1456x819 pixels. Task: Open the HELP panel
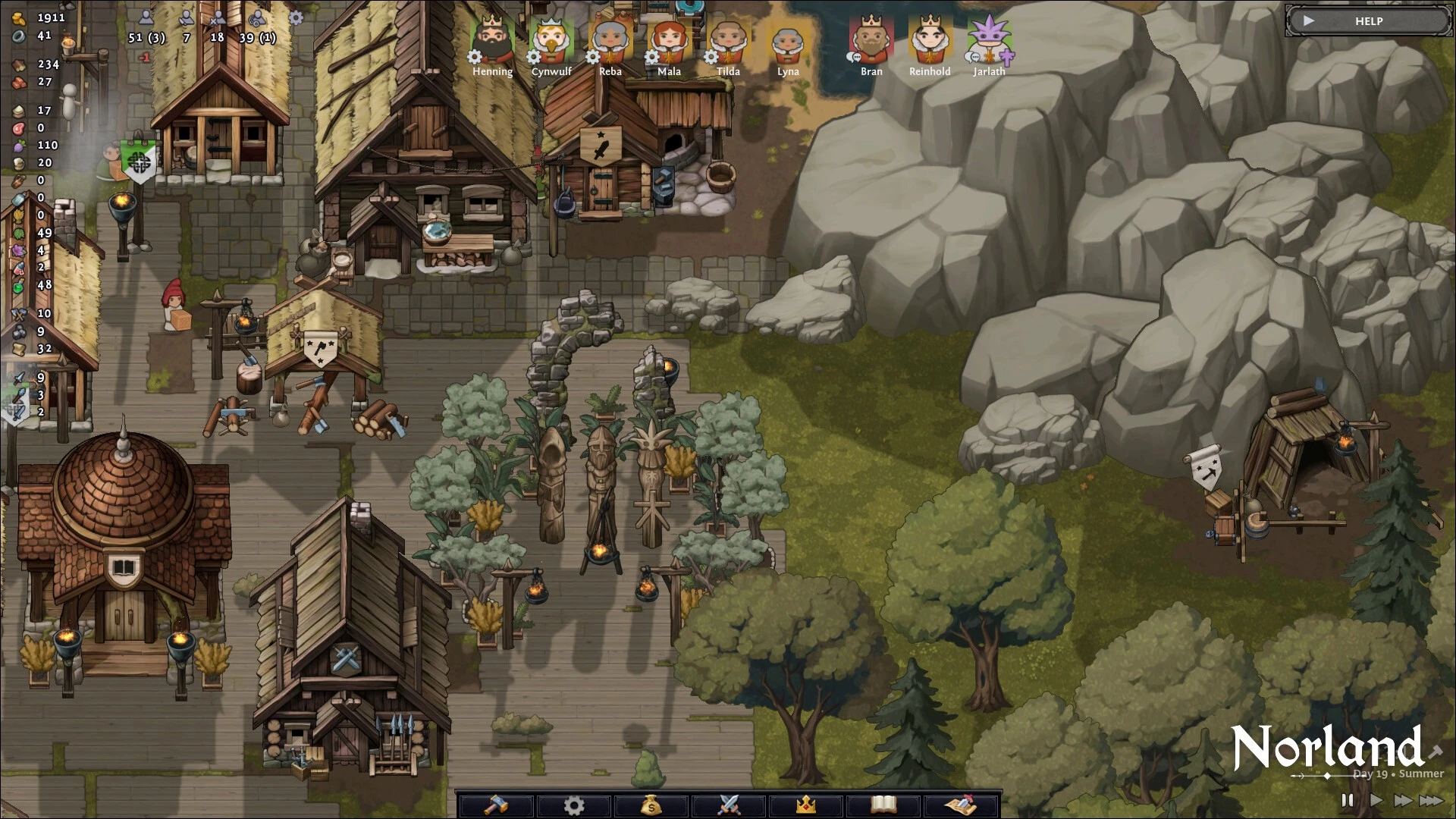tap(1368, 21)
